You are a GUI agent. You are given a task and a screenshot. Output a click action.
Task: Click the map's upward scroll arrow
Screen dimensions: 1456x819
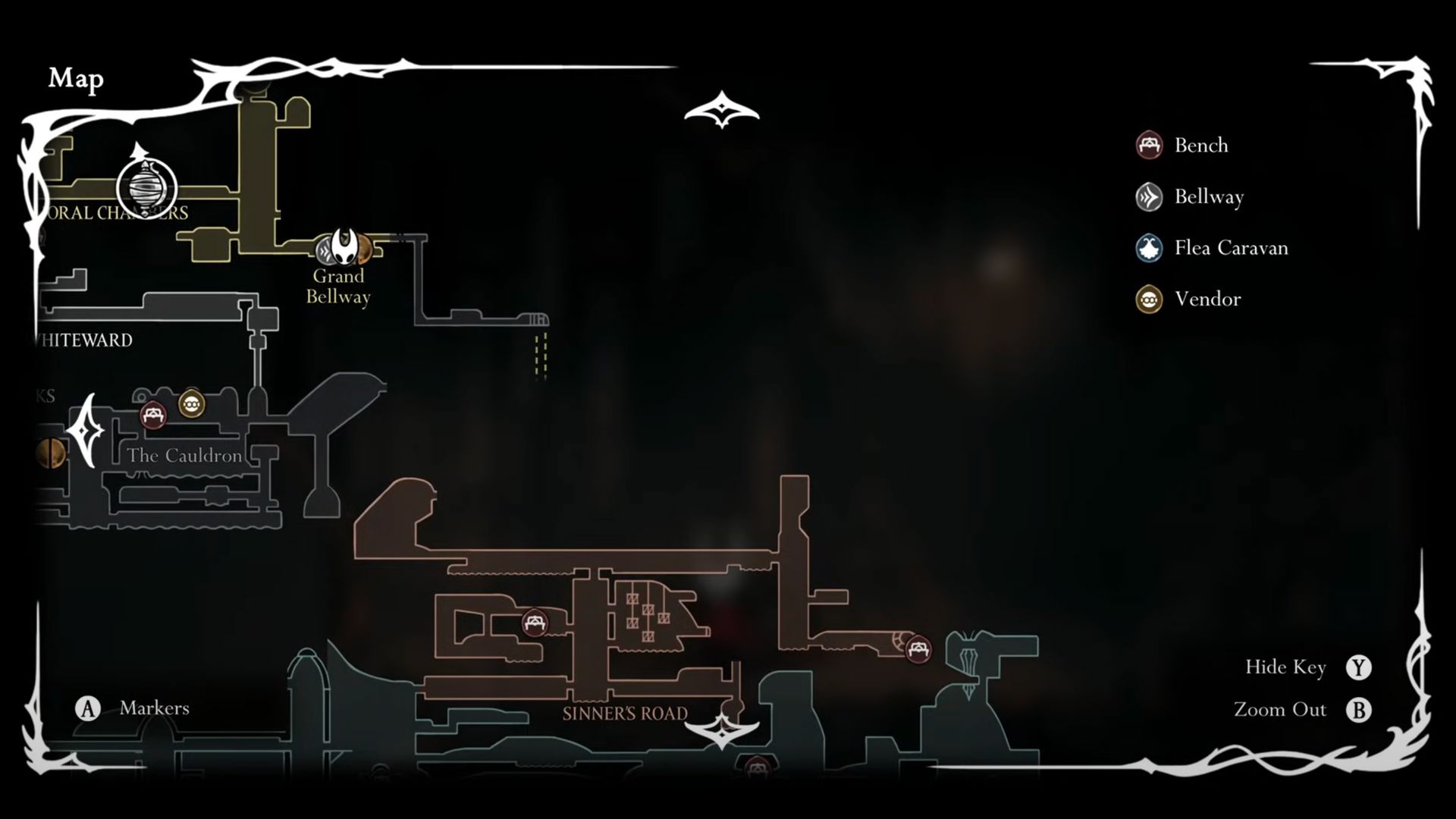click(x=721, y=111)
